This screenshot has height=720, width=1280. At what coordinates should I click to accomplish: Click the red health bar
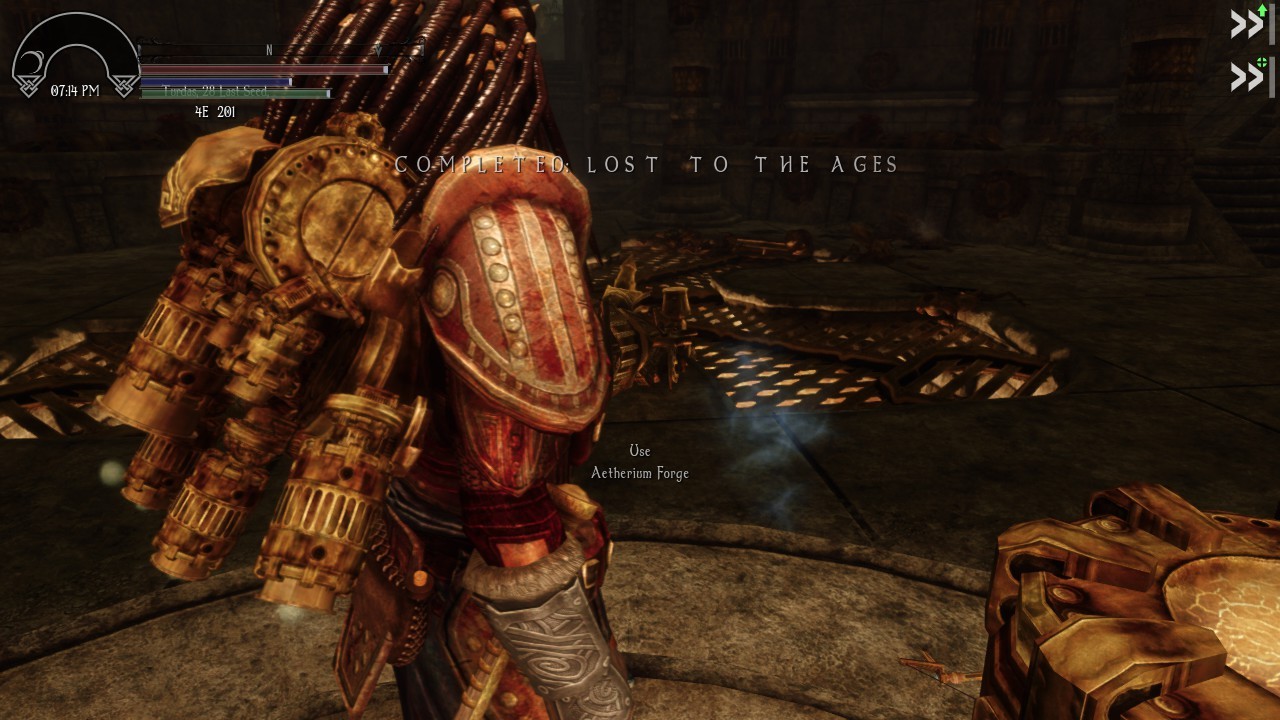265,70
